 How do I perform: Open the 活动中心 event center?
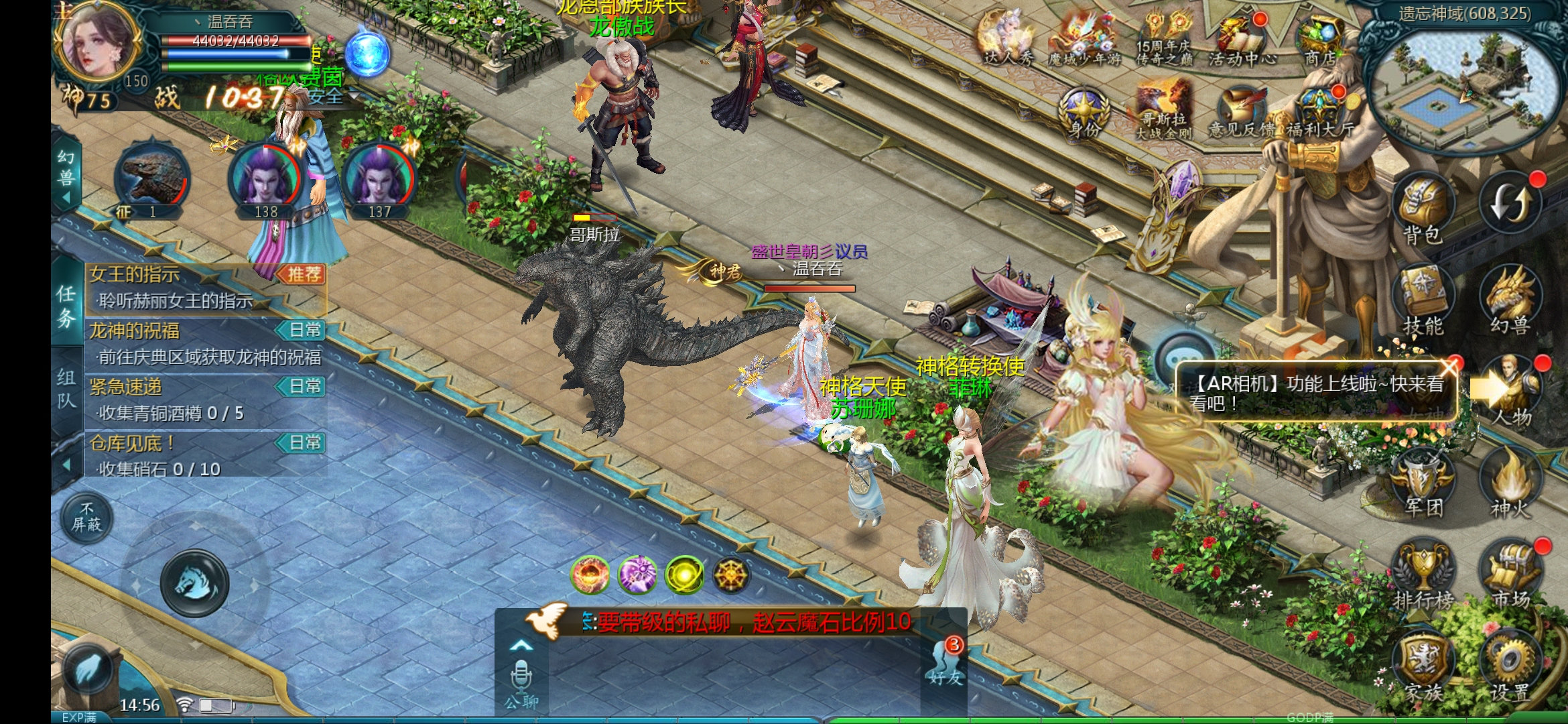coord(1241,40)
